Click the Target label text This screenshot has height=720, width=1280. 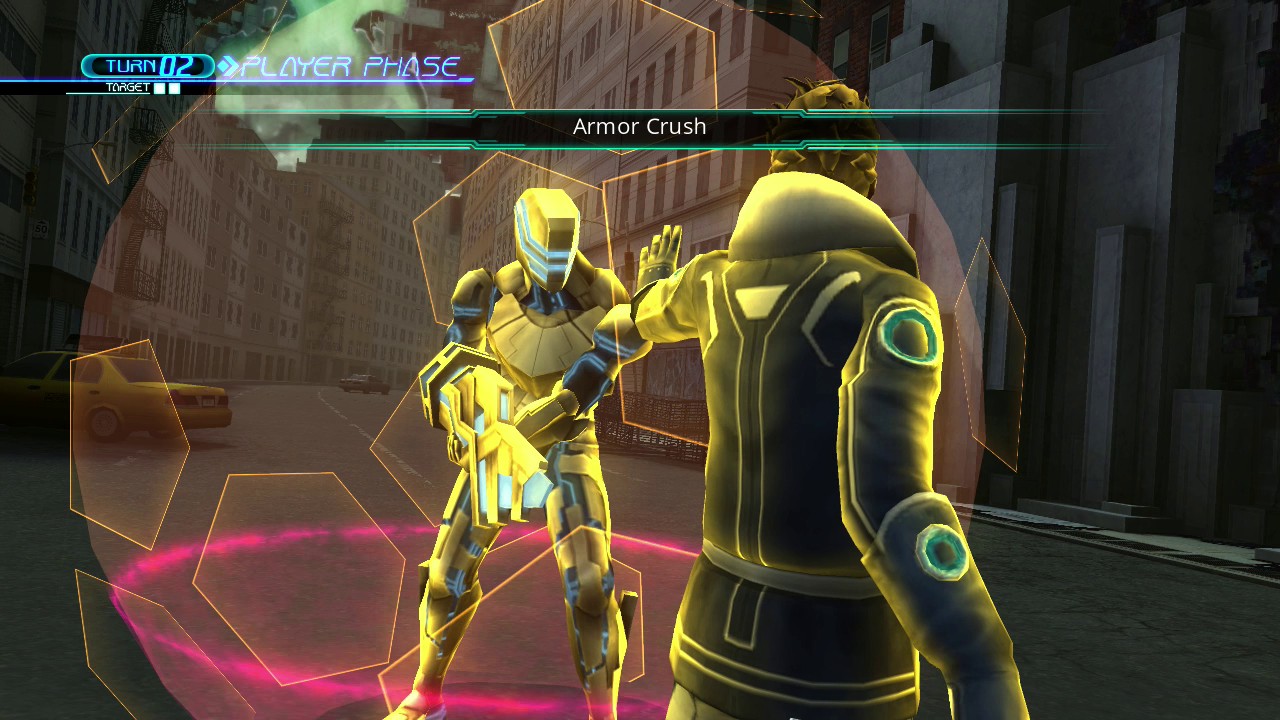[x=129, y=88]
